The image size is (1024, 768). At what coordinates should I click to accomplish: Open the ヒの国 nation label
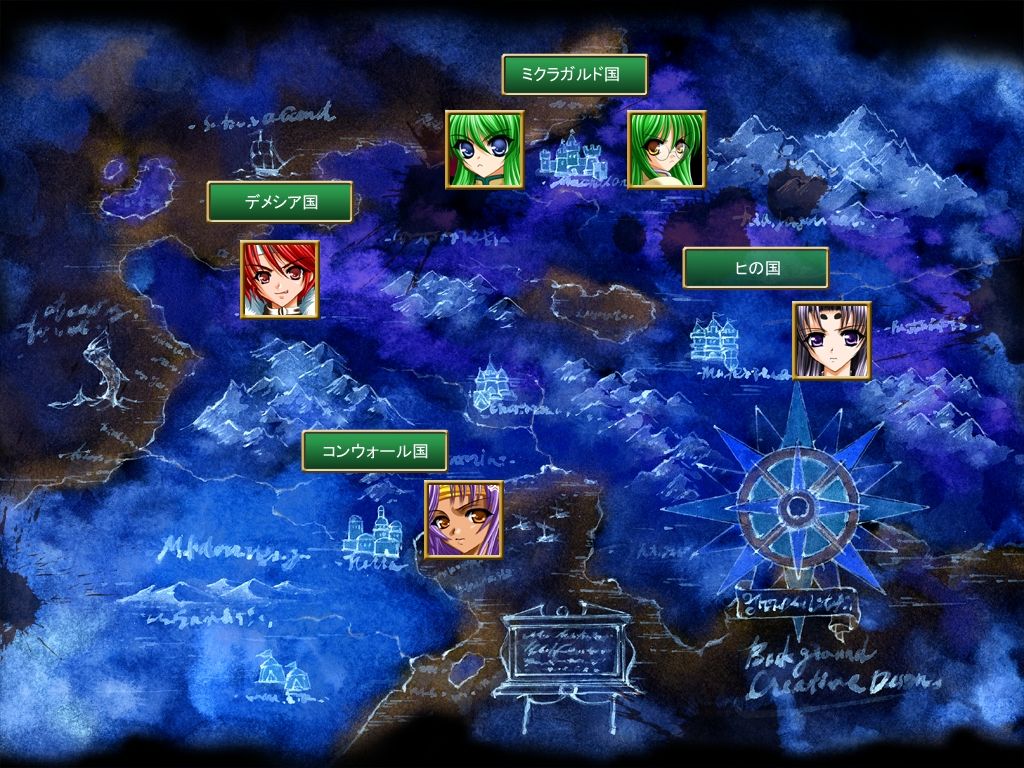point(755,268)
